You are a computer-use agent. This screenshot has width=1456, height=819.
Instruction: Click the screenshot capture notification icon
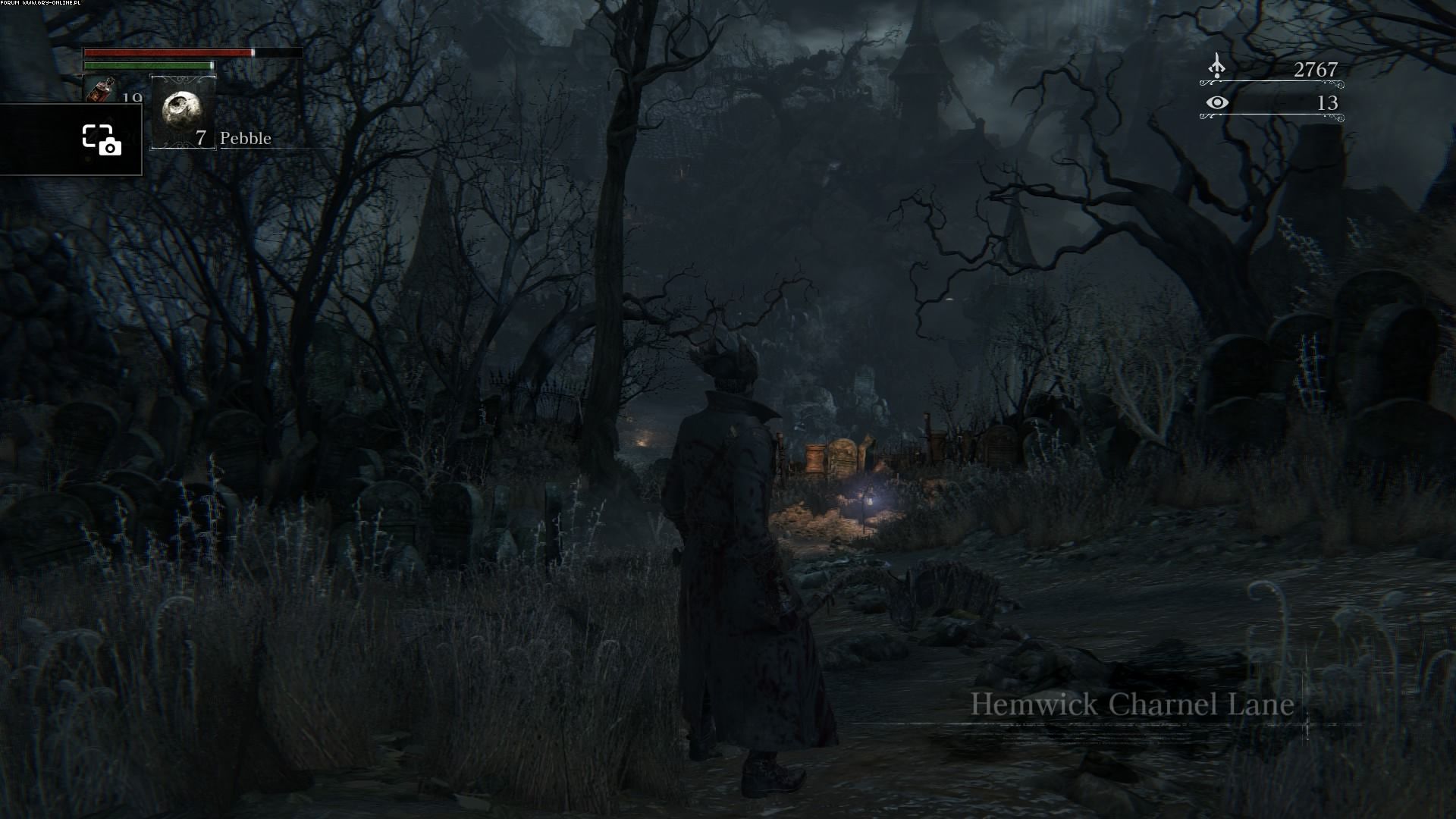pos(102,140)
